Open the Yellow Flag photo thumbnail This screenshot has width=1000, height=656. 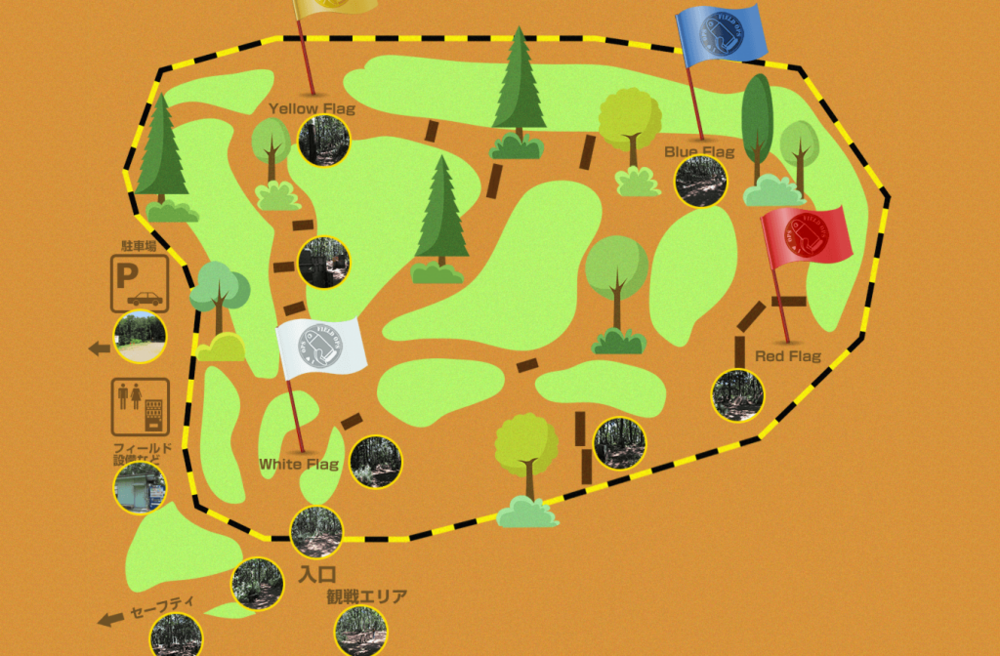324,140
